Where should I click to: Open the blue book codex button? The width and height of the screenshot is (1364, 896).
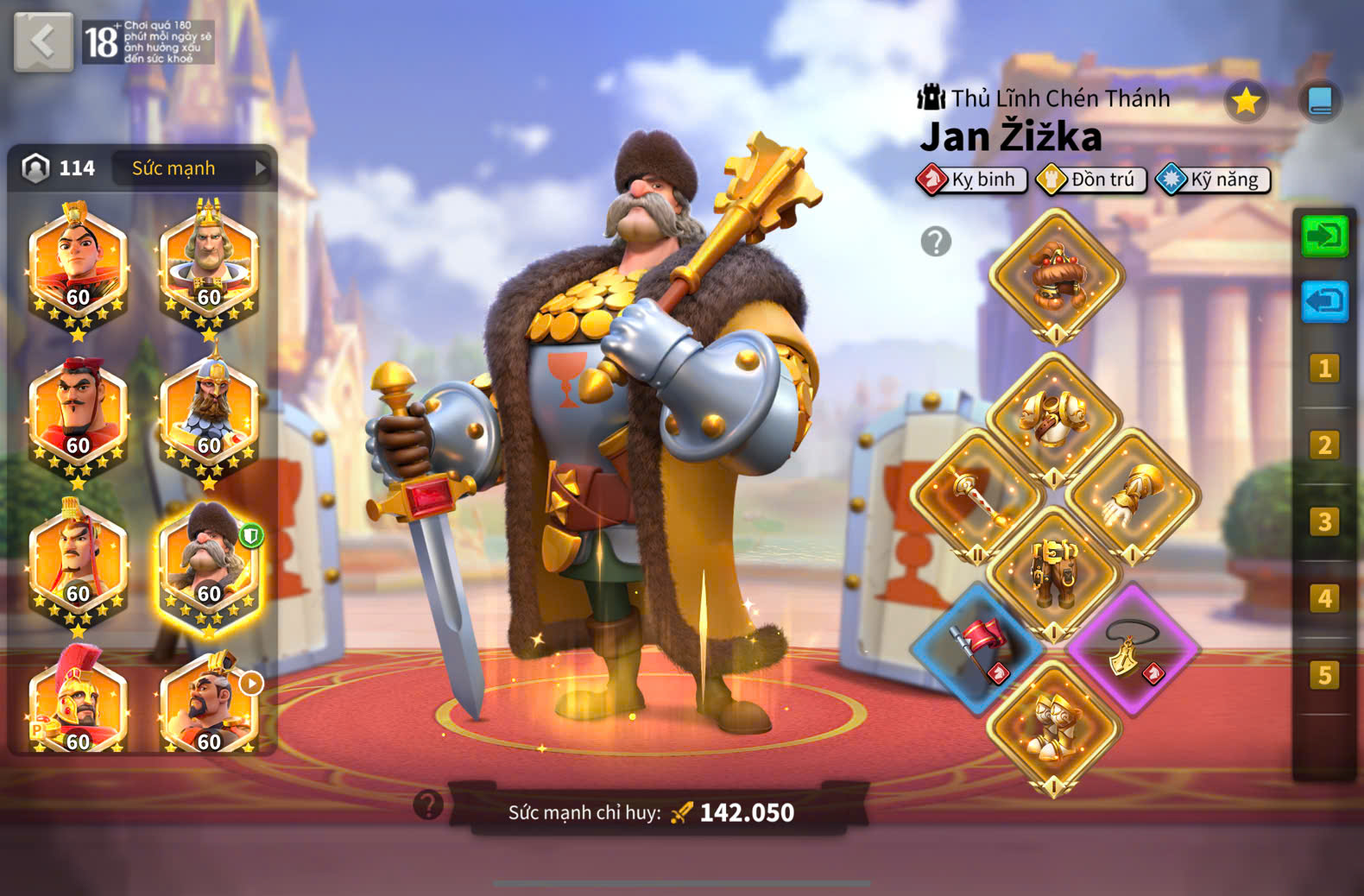point(1319,102)
